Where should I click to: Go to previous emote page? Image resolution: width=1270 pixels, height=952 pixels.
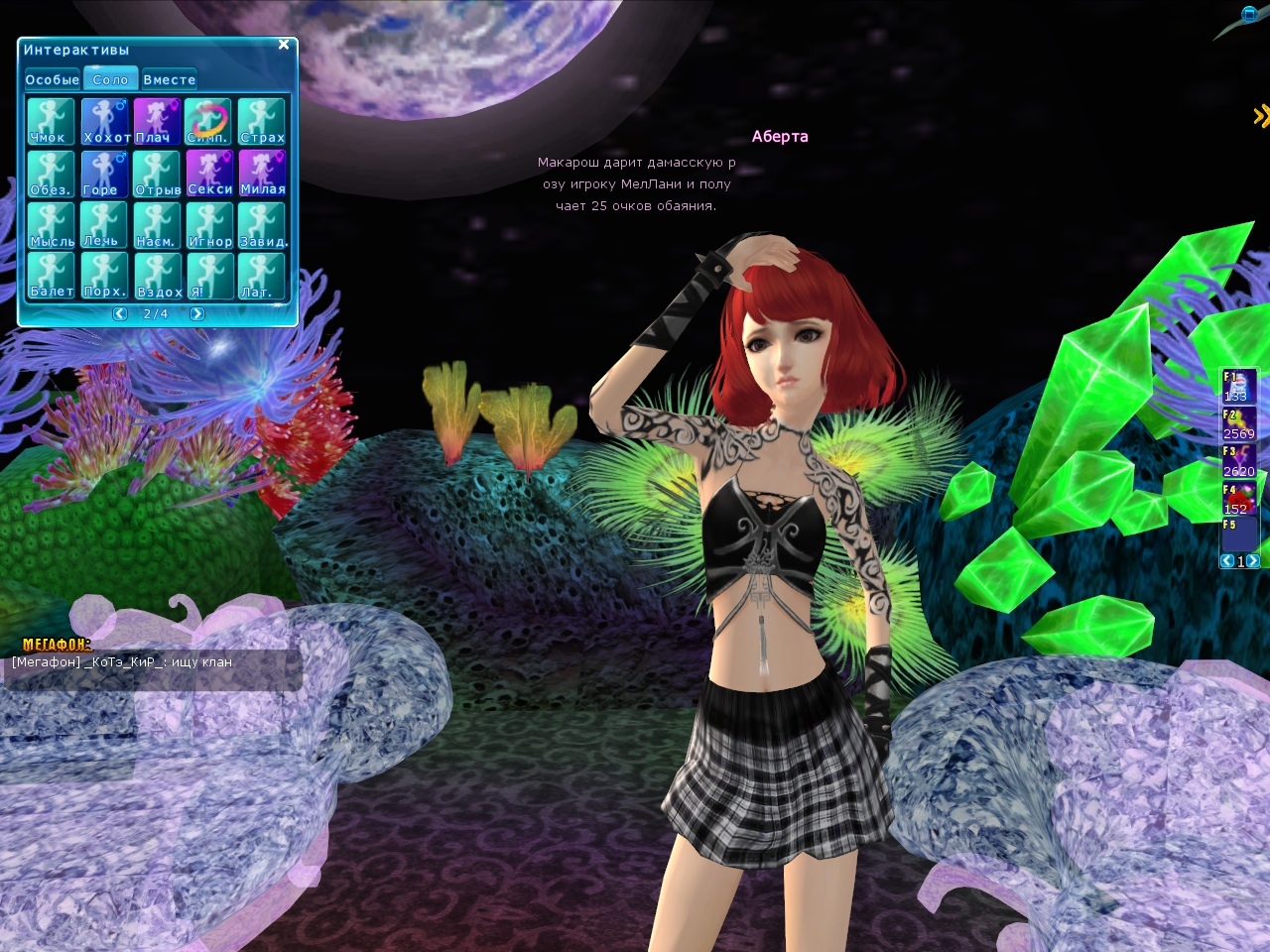coord(120,313)
